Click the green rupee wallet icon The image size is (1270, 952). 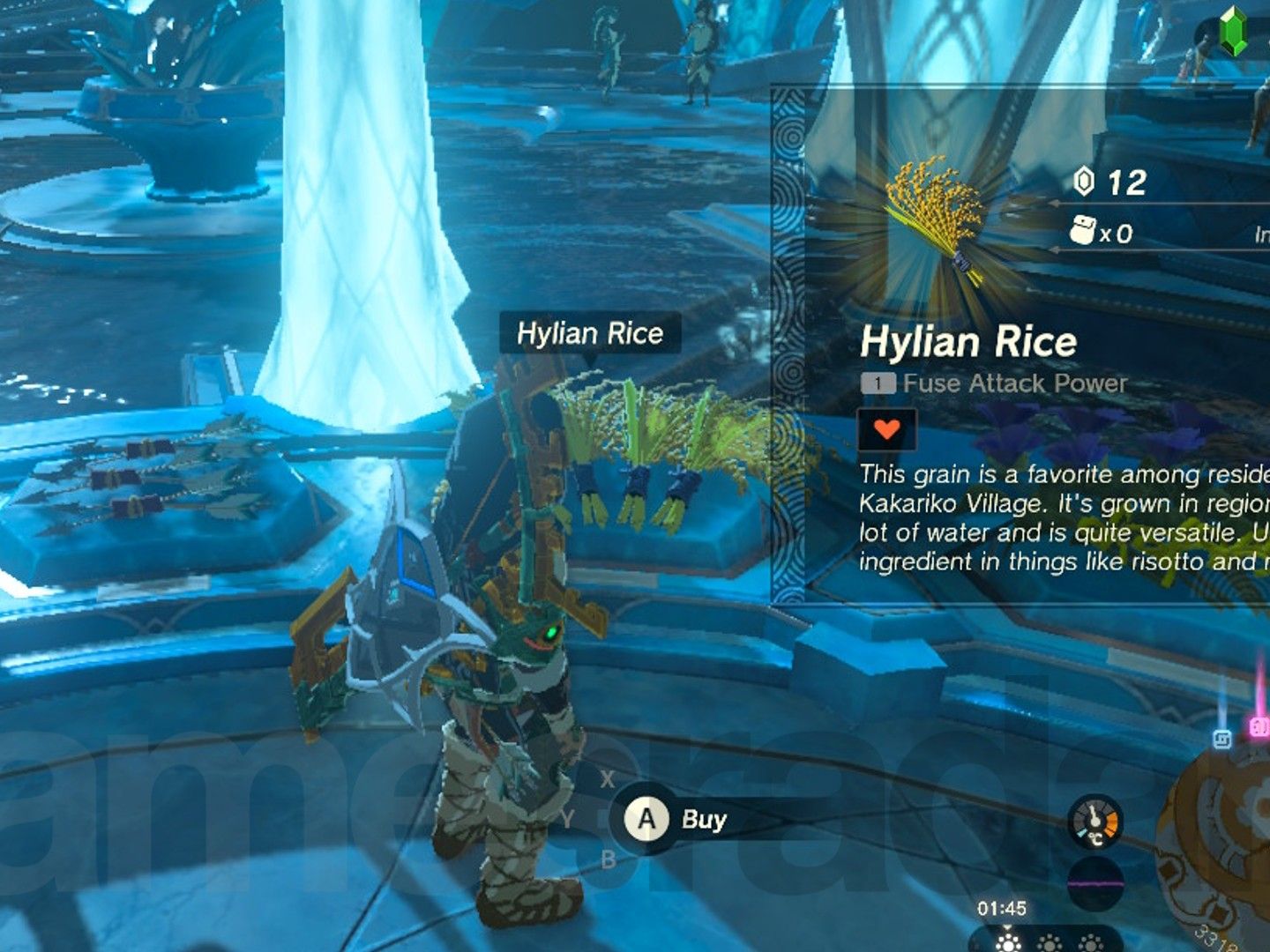coord(1232,33)
